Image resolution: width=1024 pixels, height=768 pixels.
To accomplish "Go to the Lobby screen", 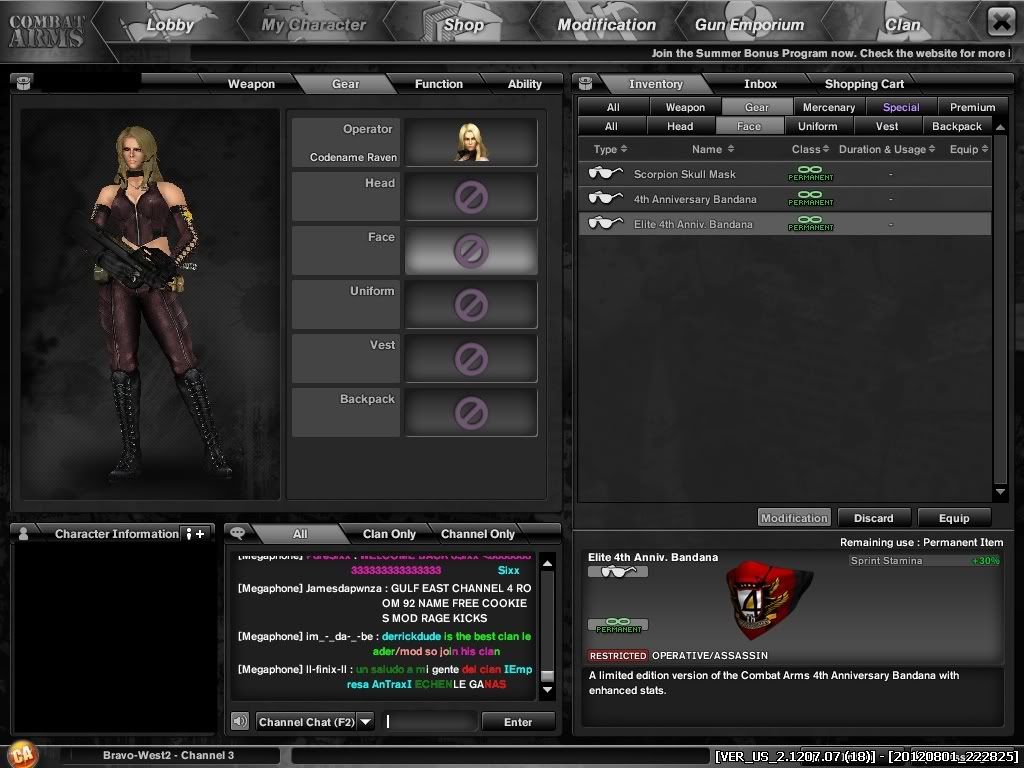I will (169, 25).
